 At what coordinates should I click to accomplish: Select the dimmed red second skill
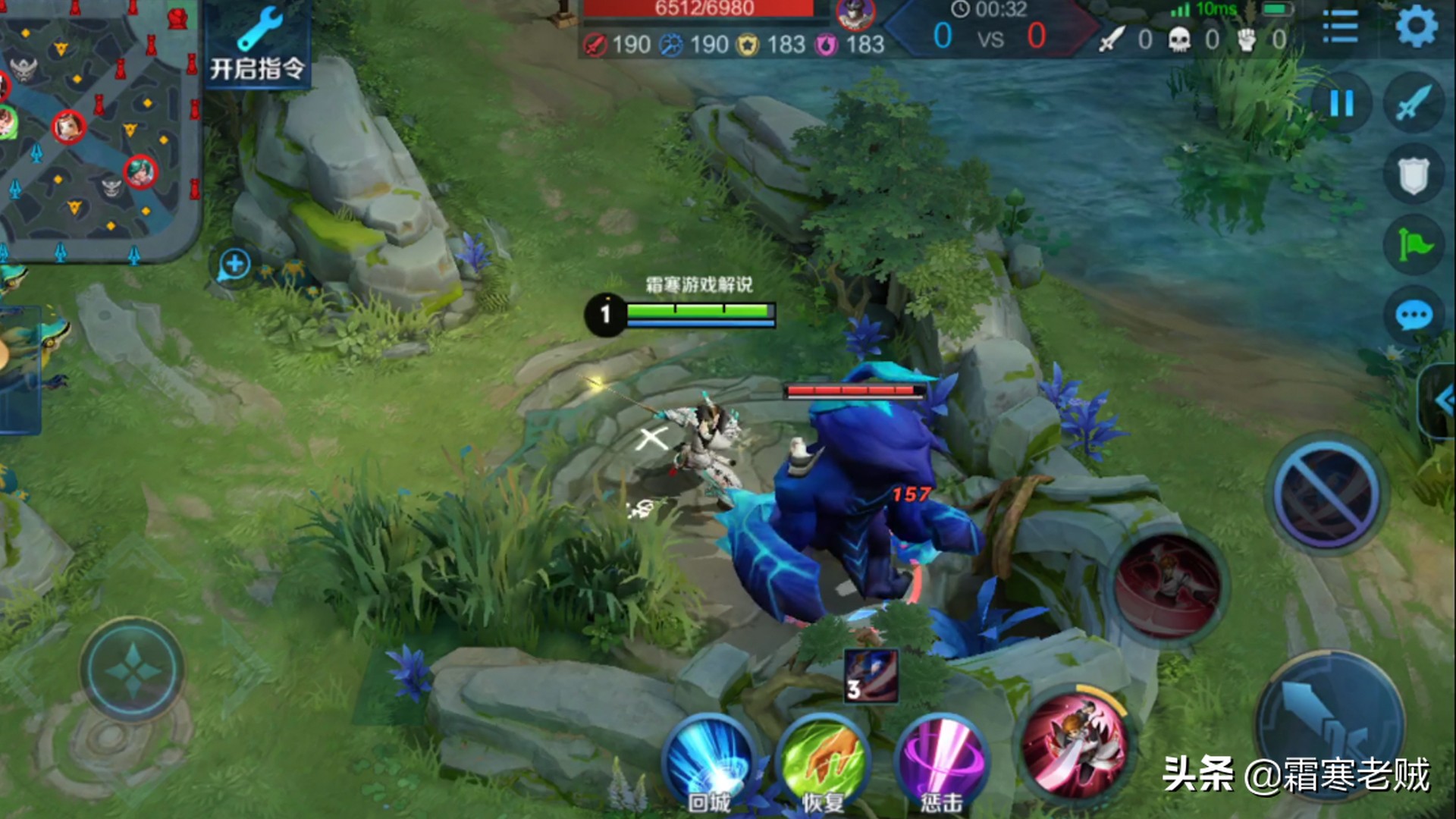(x=1168, y=586)
